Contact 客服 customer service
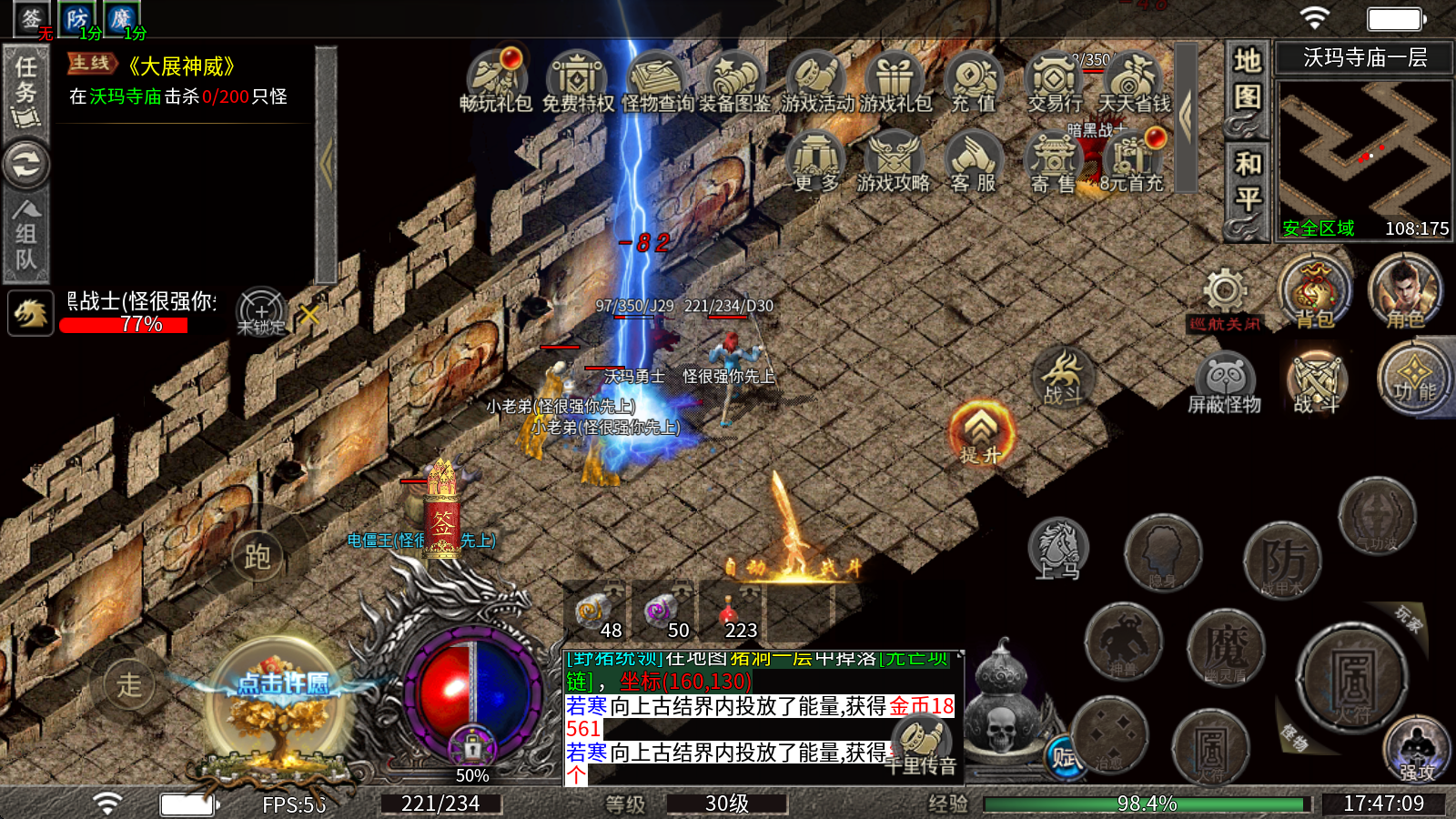1456x819 pixels. click(974, 160)
